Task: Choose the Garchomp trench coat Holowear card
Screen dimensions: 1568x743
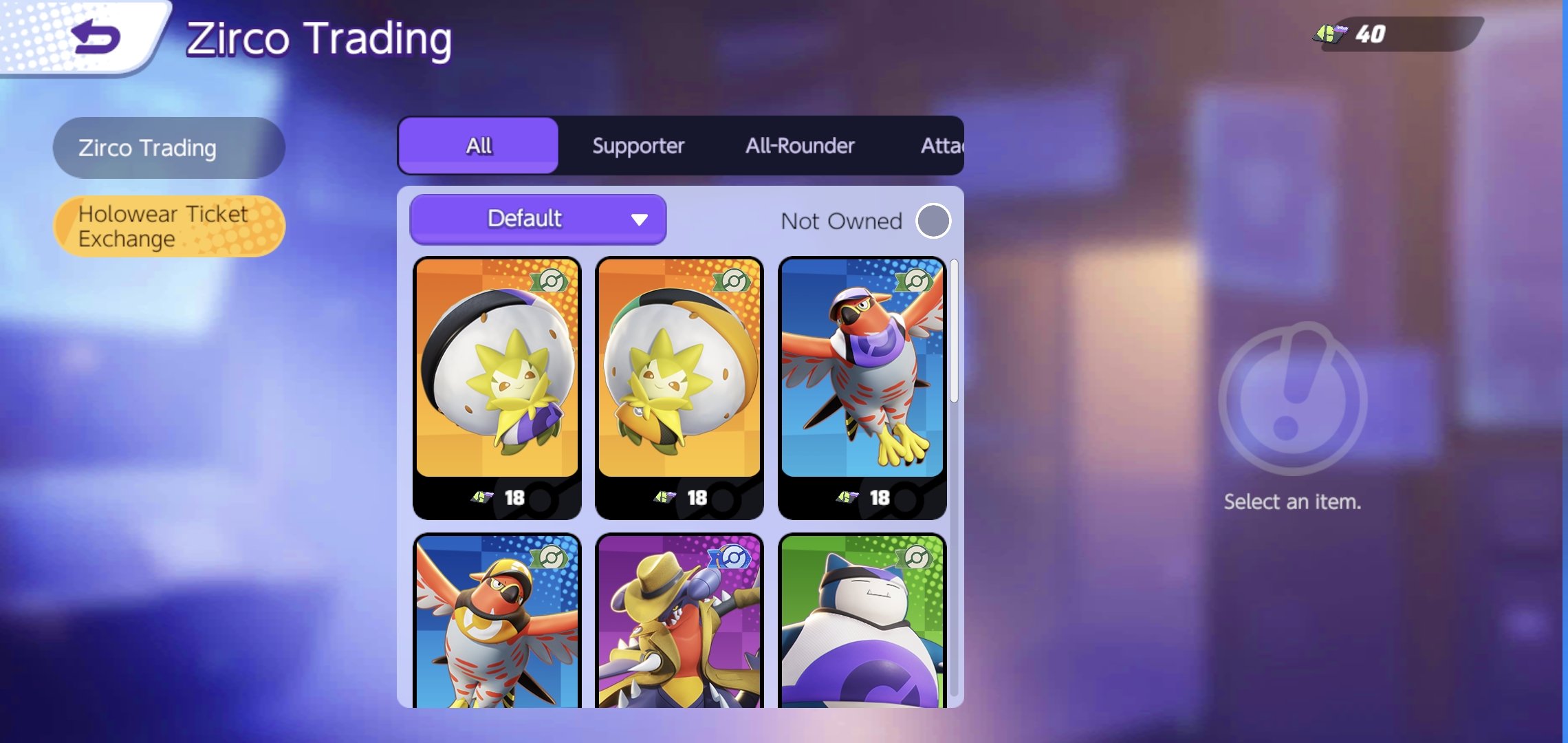Action: coord(679,621)
